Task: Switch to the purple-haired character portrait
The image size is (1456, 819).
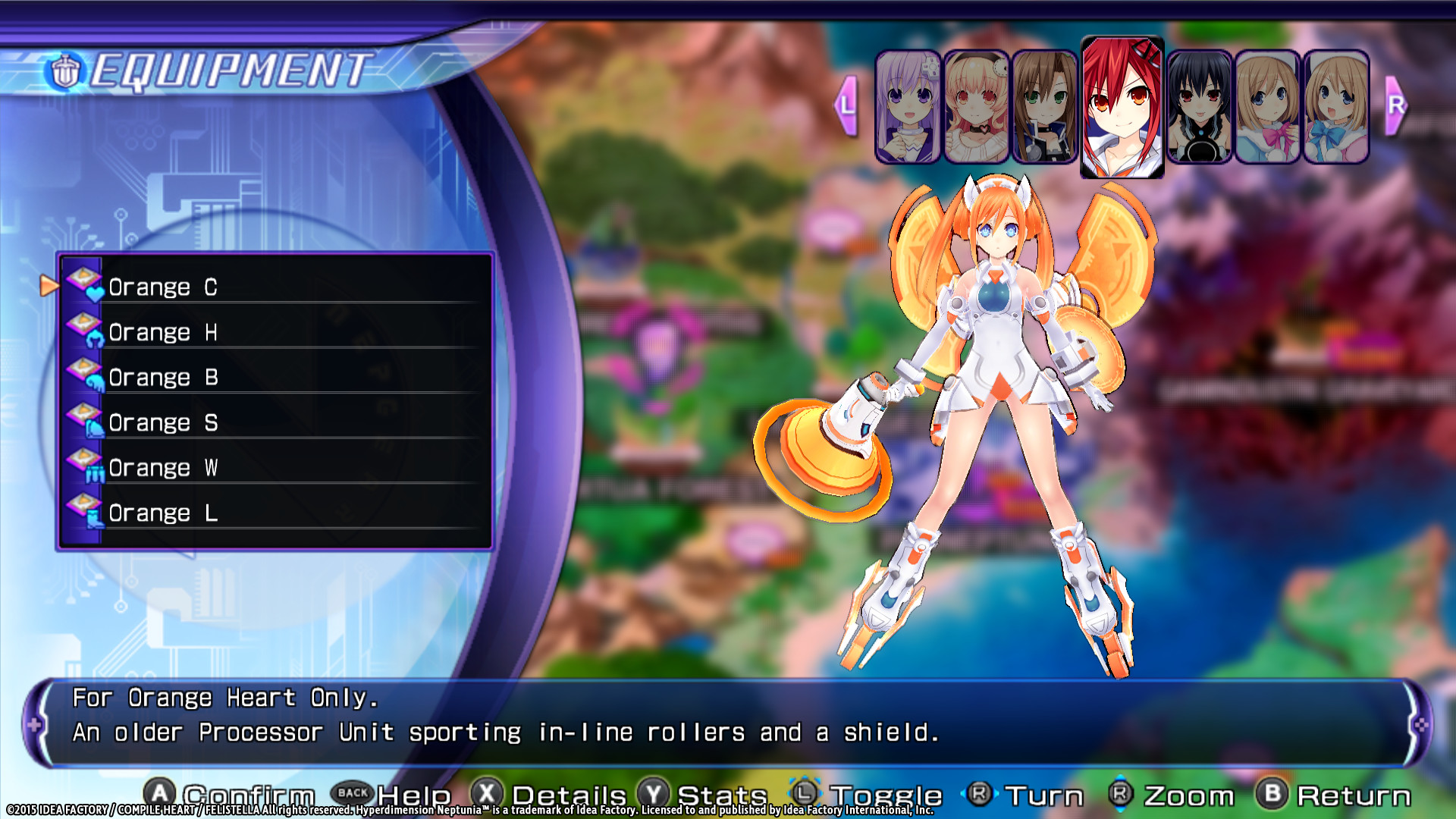Action: 908,107
